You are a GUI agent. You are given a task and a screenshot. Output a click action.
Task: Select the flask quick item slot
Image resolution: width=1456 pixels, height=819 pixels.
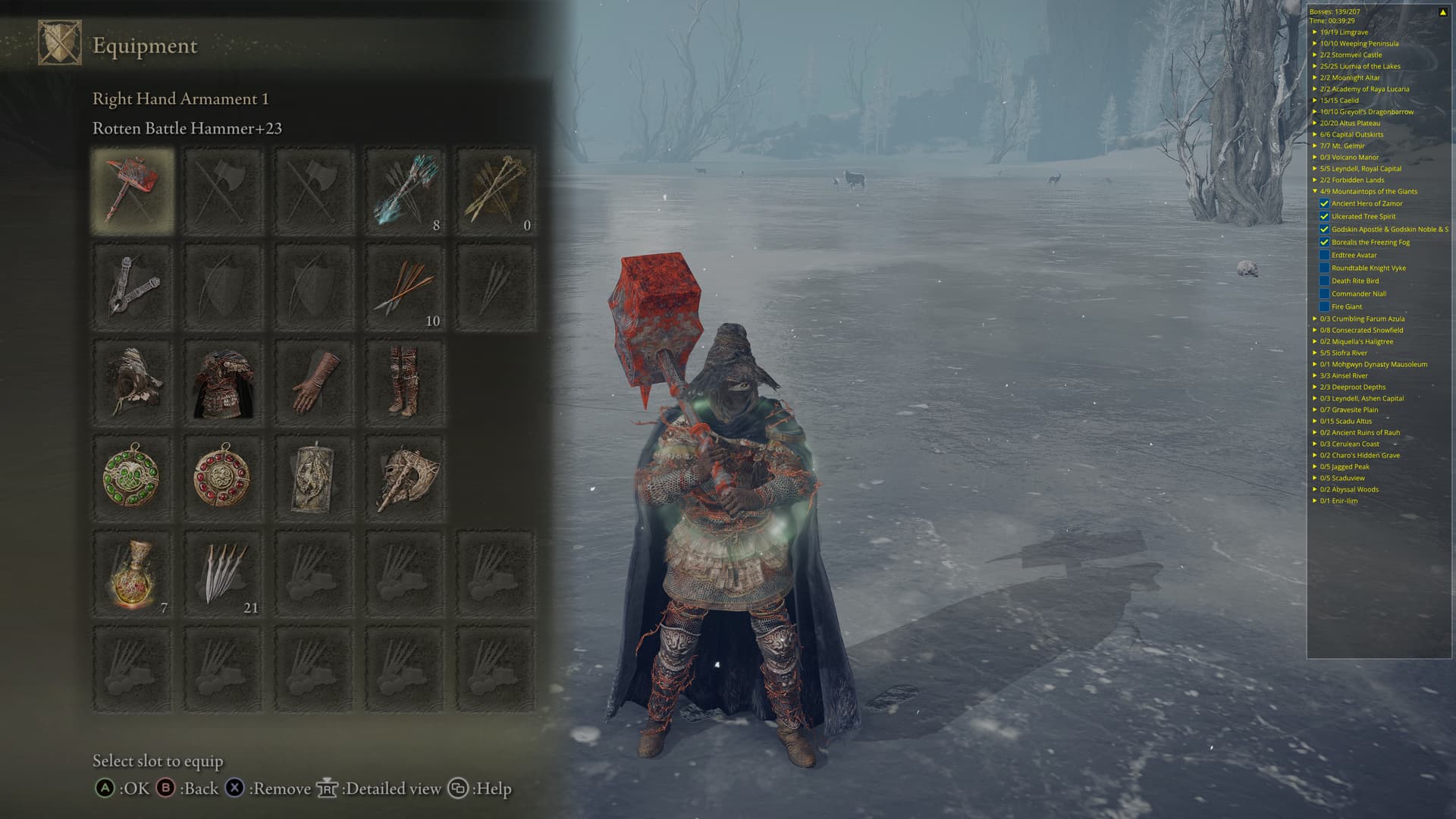133,574
